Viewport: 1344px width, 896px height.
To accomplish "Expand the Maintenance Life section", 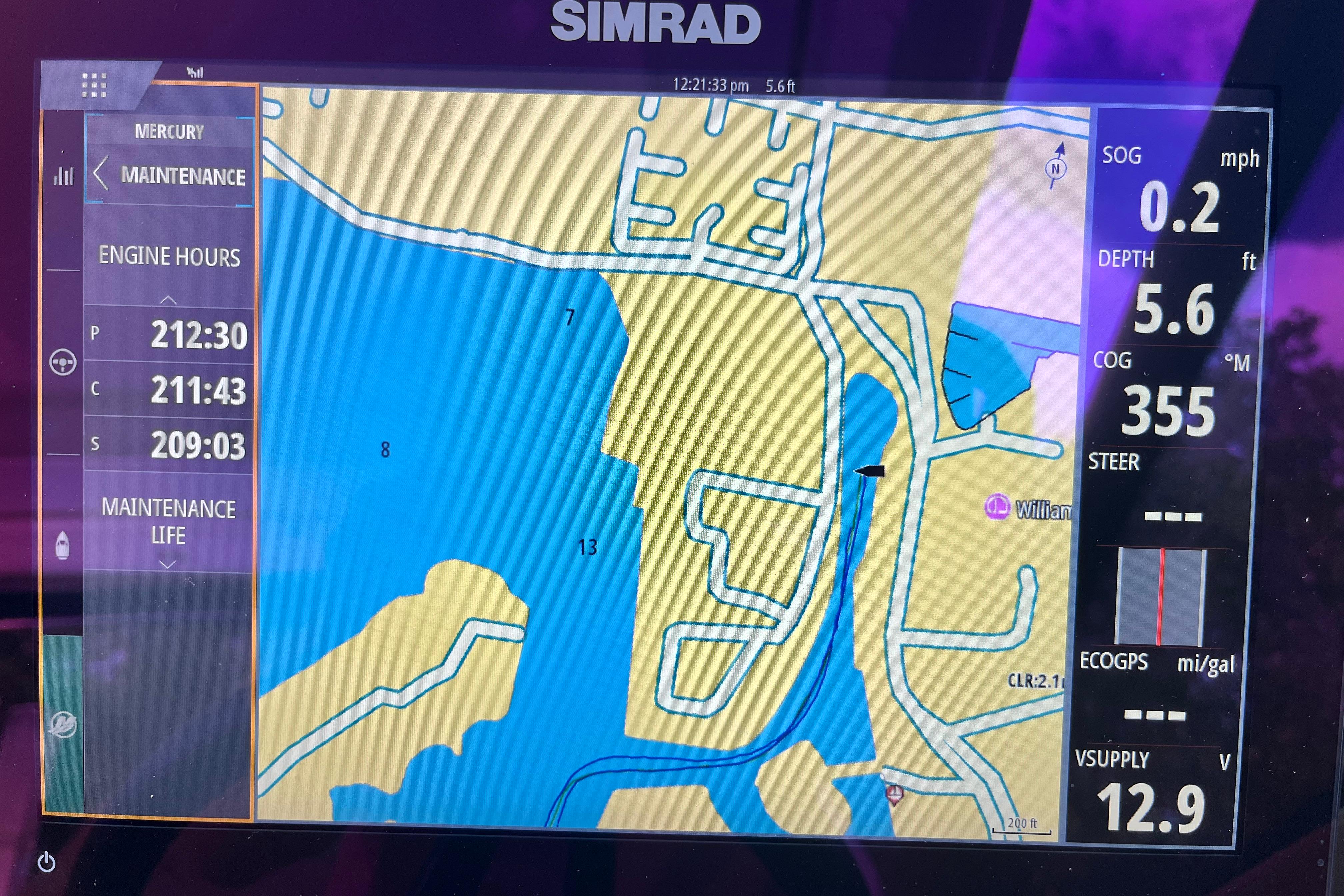I will tap(167, 565).
